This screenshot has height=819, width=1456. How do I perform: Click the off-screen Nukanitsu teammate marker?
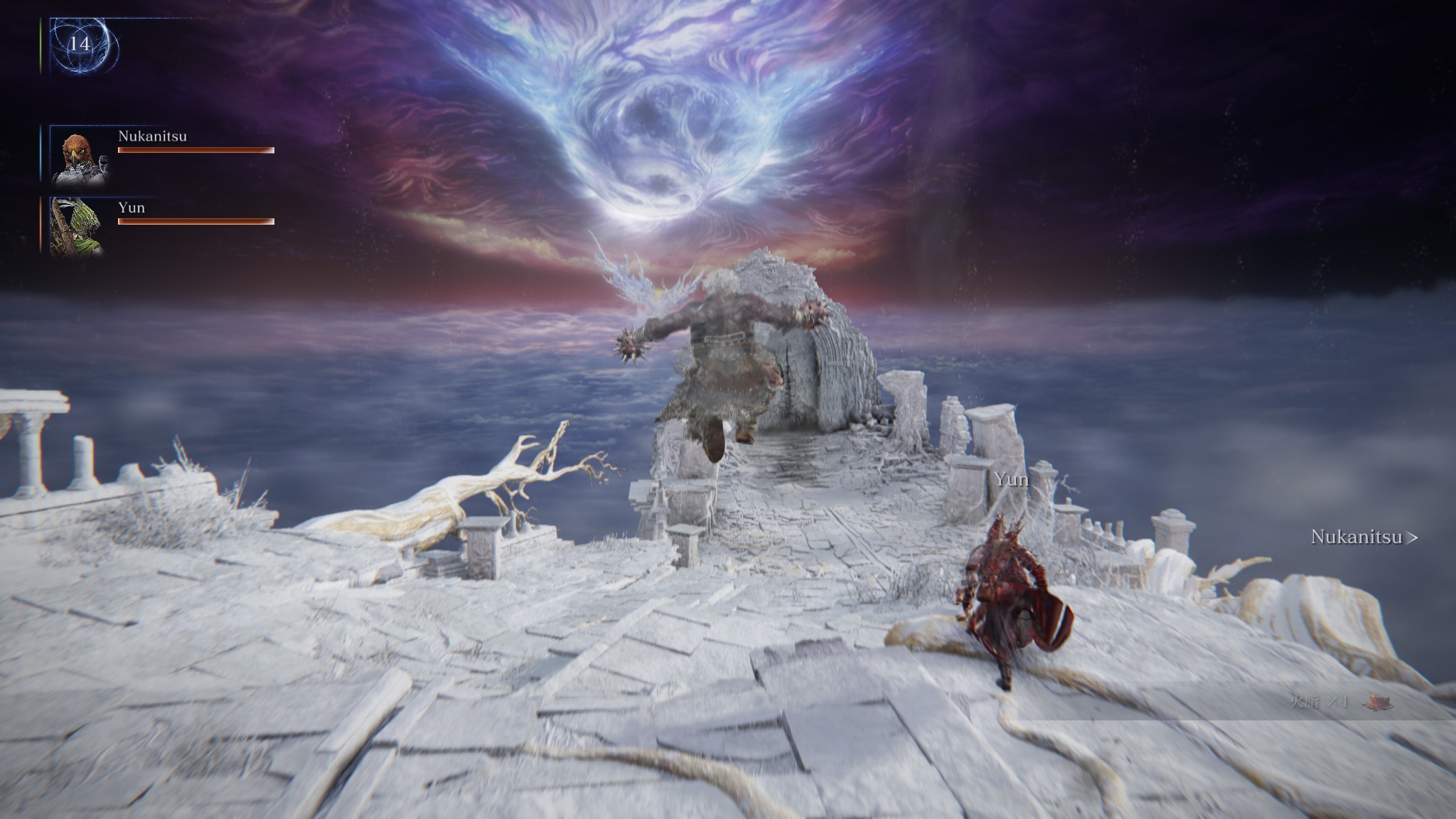pos(1364,537)
